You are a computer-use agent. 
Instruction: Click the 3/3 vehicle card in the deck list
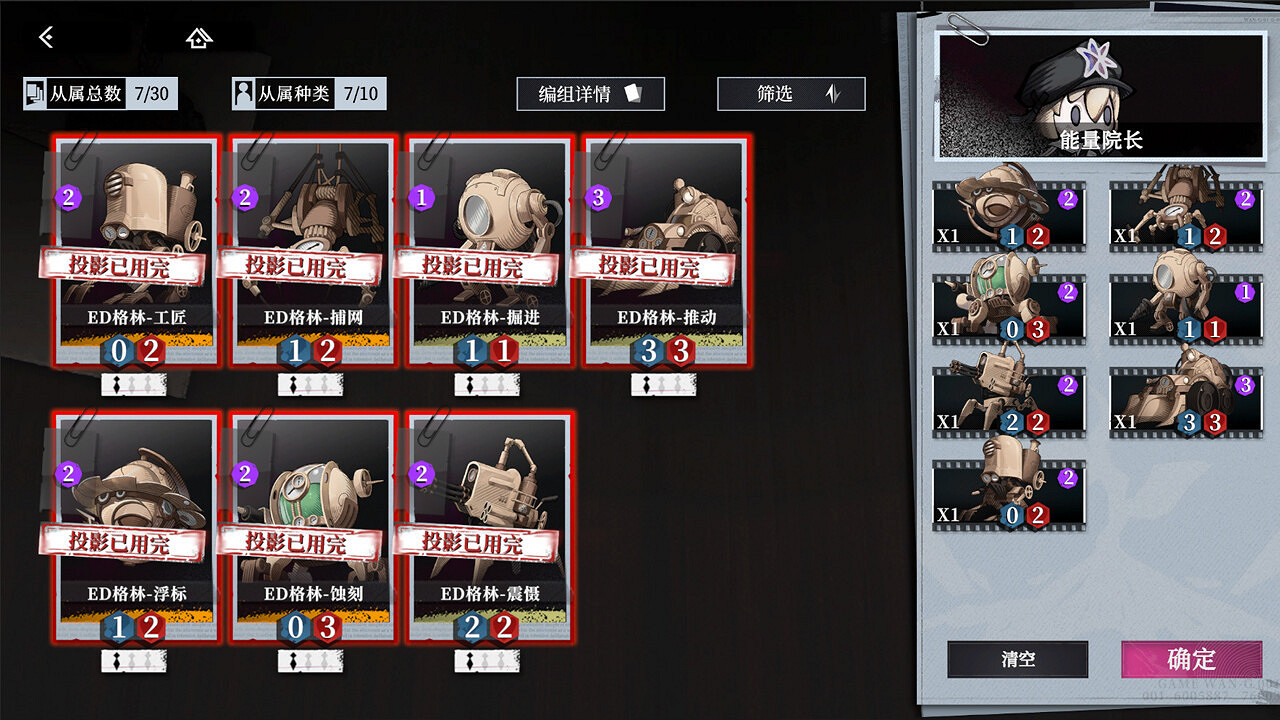(1185, 400)
